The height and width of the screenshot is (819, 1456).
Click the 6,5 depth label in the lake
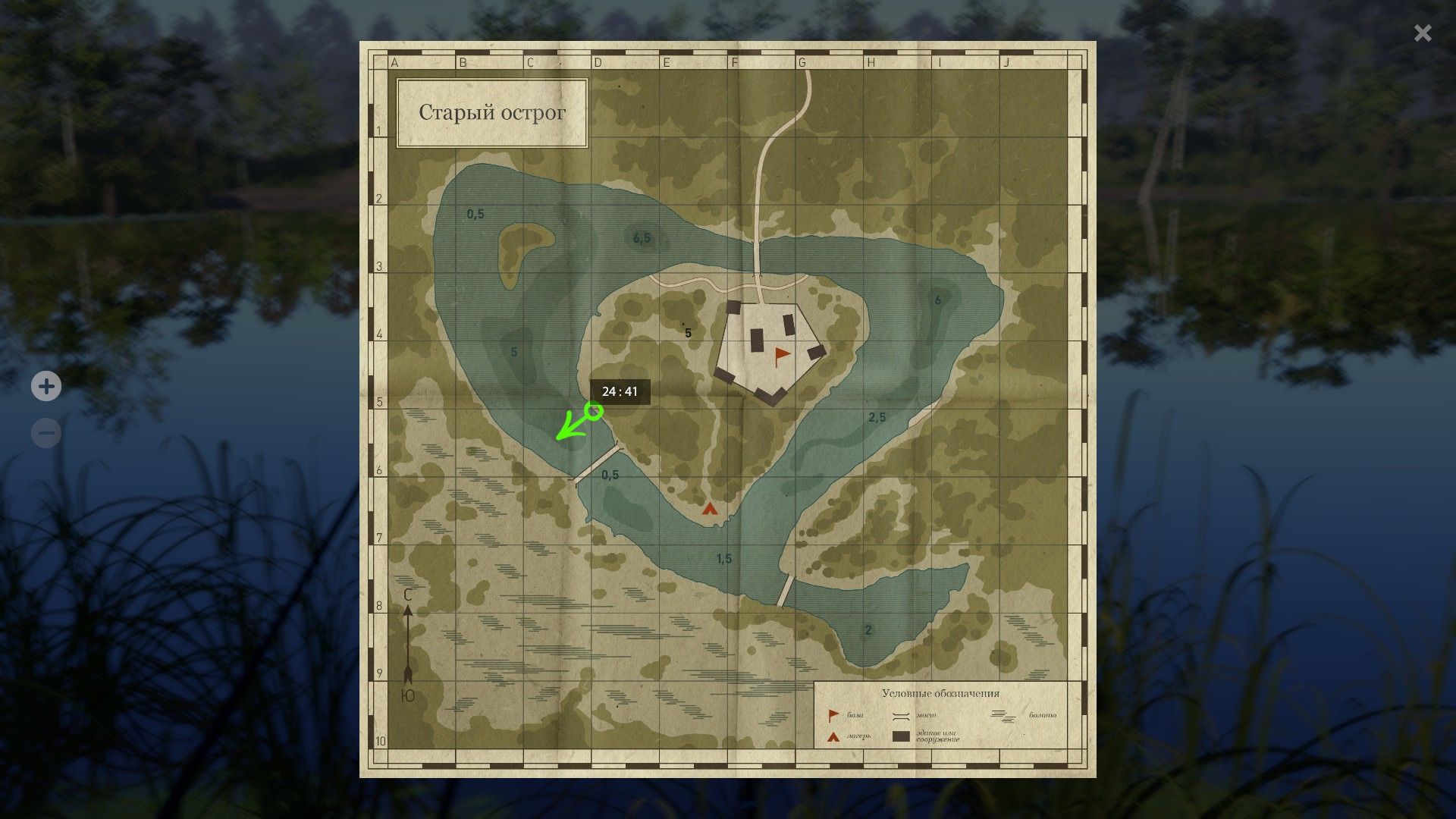[x=641, y=236]
